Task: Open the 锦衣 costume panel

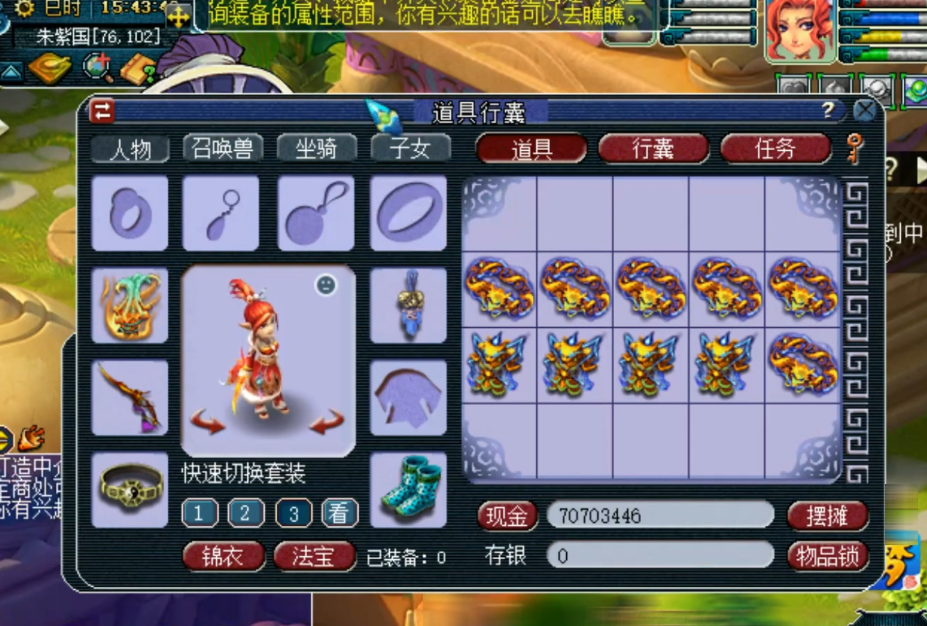Action: coord(224,556)
